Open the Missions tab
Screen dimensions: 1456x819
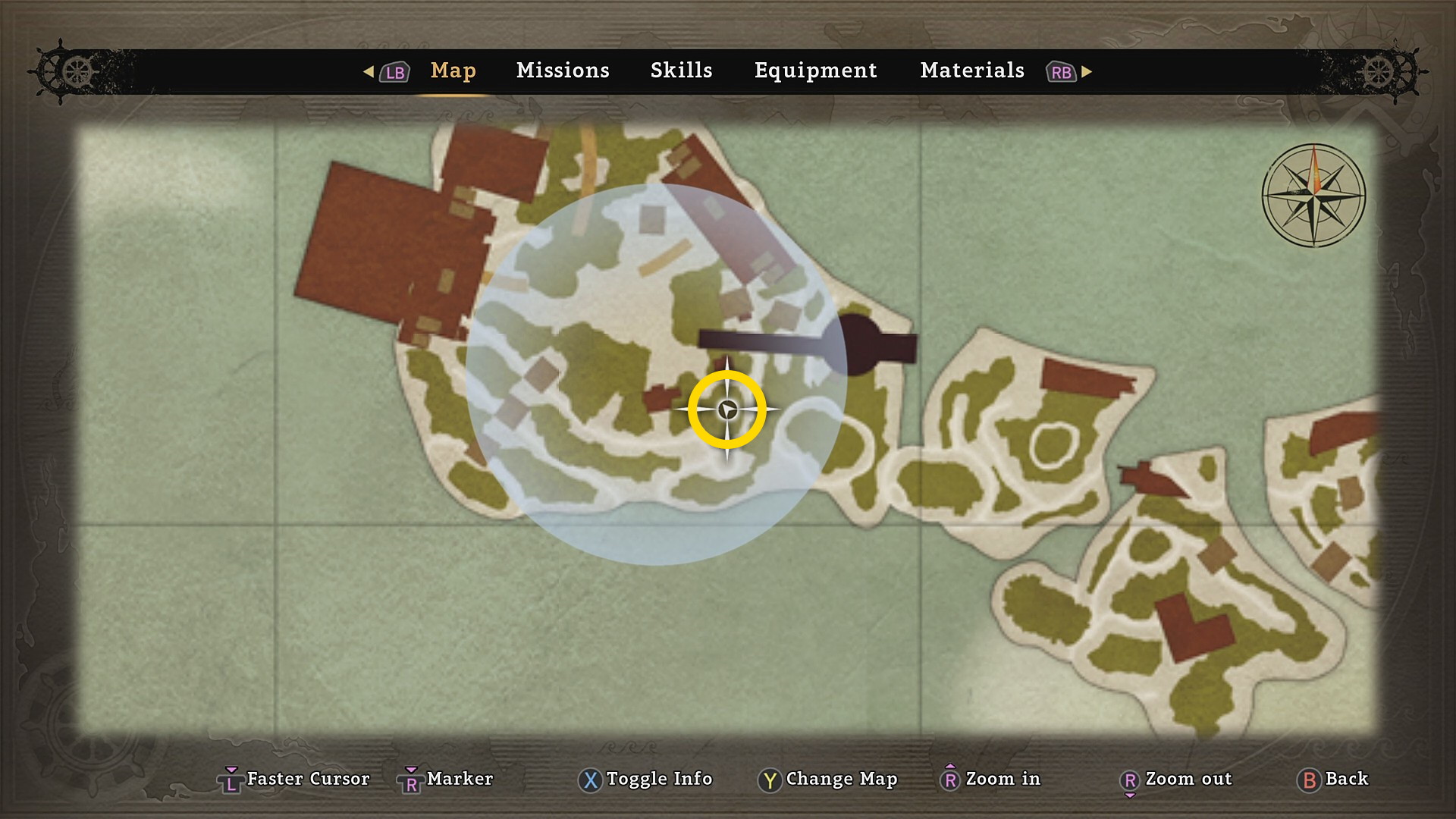tap(563, 71)
